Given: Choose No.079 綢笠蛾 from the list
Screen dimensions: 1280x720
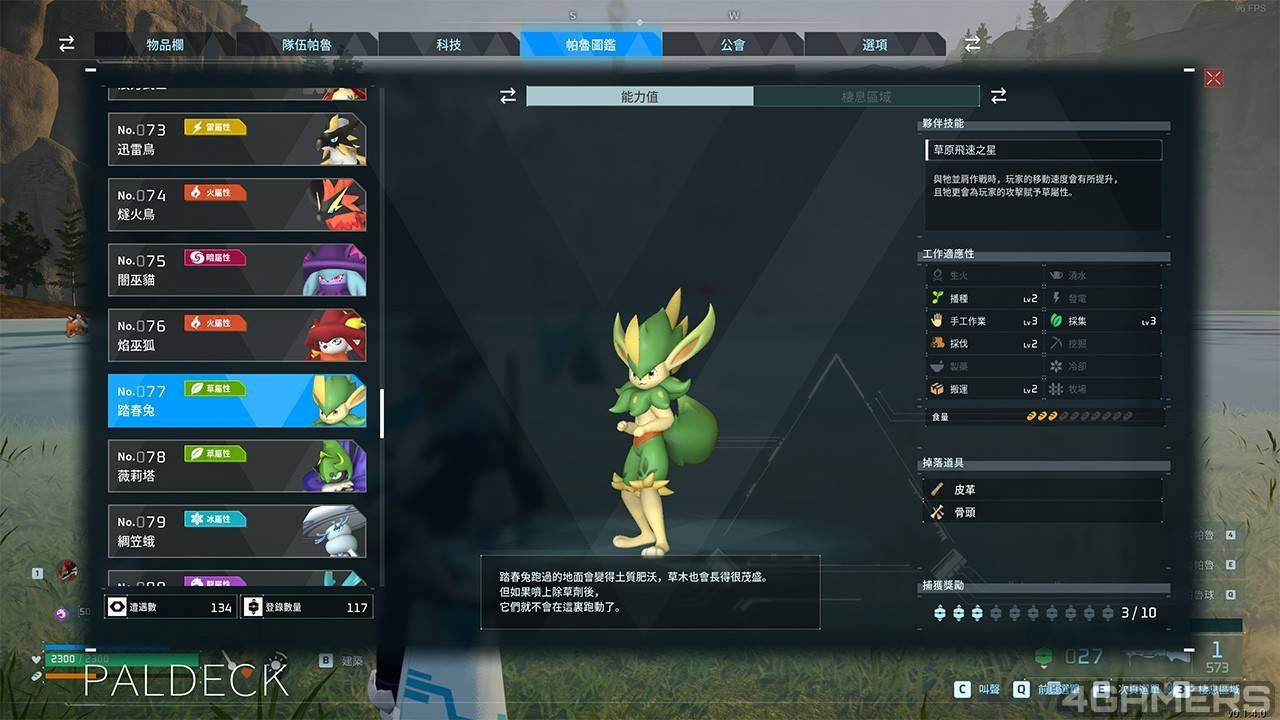Looking at the screenshot, I should coord(237,531).
